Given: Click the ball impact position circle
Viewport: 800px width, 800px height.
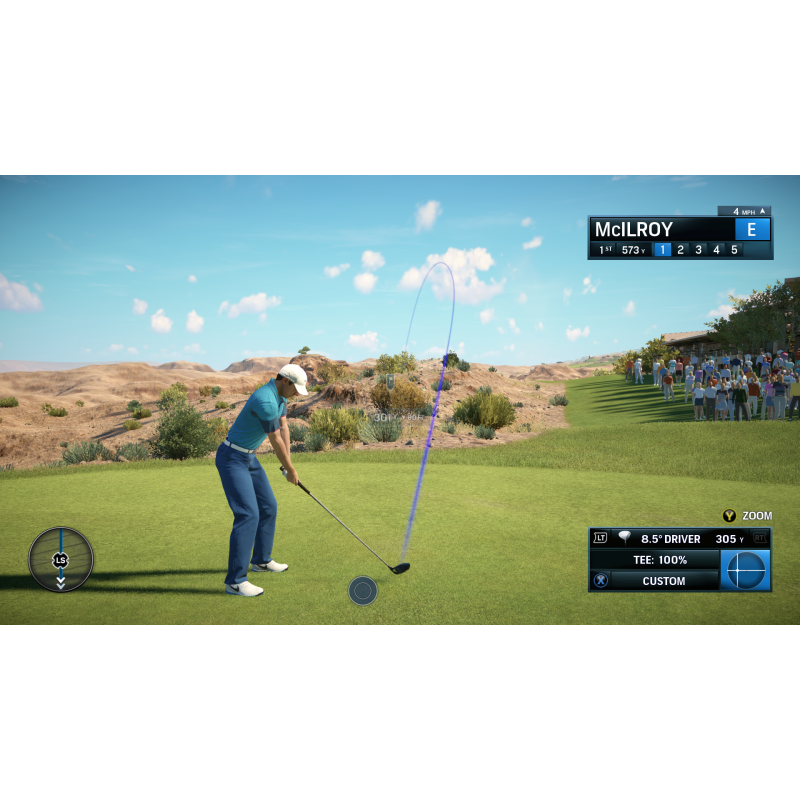Looking at the screenshot, I should (x=746, y=570).
